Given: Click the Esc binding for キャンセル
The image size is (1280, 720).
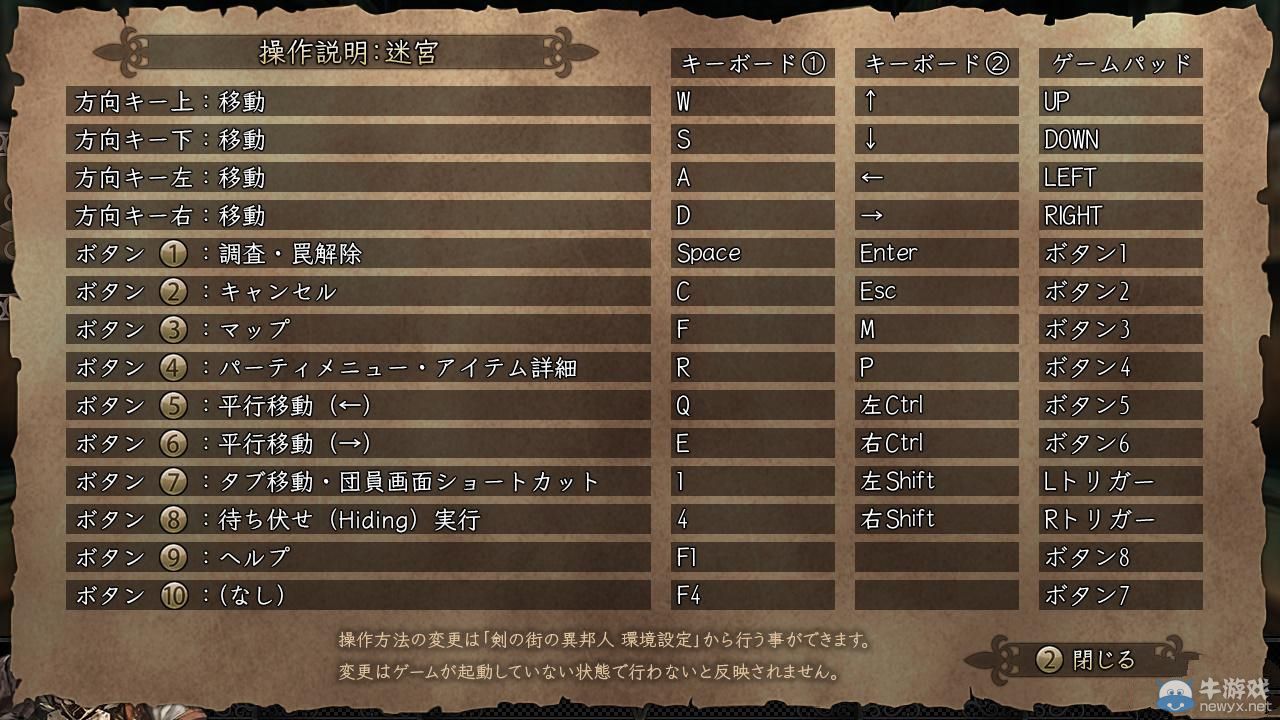Looking at the screenshot, I should [936, 291].
